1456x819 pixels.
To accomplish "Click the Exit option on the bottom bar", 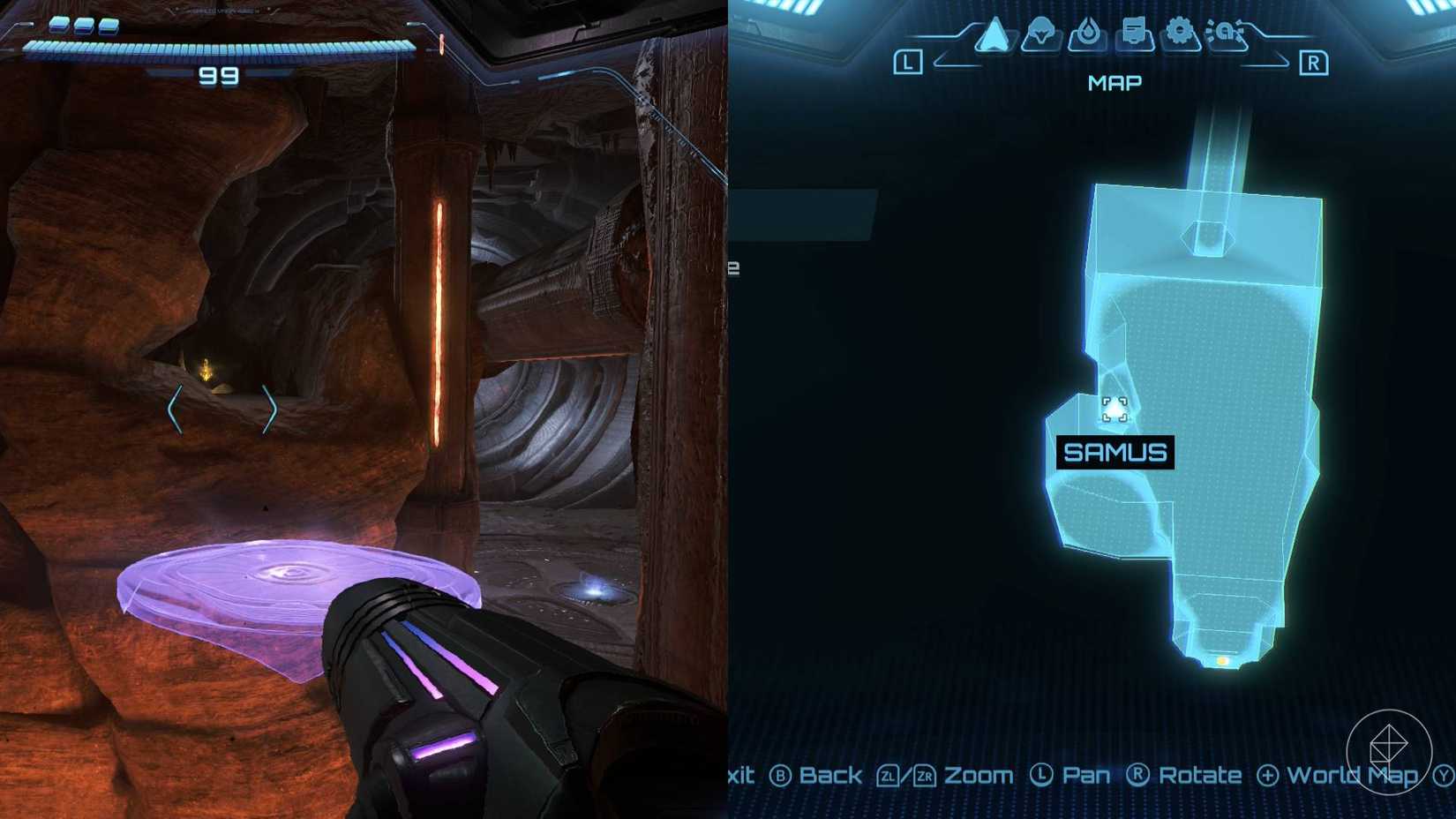I will pos(741,775).
